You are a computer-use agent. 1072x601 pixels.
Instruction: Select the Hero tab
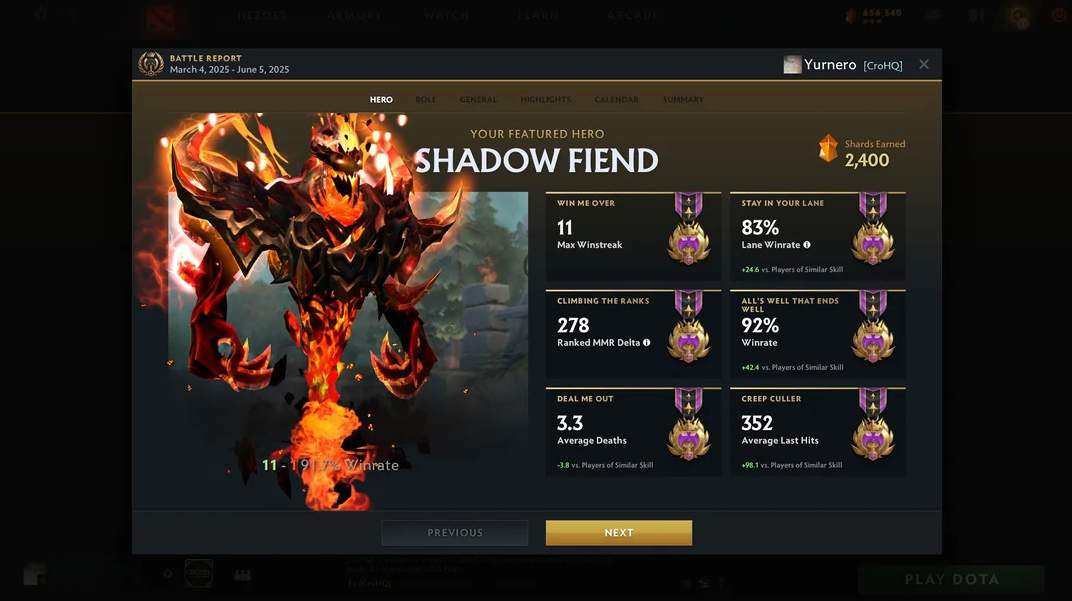(x=381, y=100)
